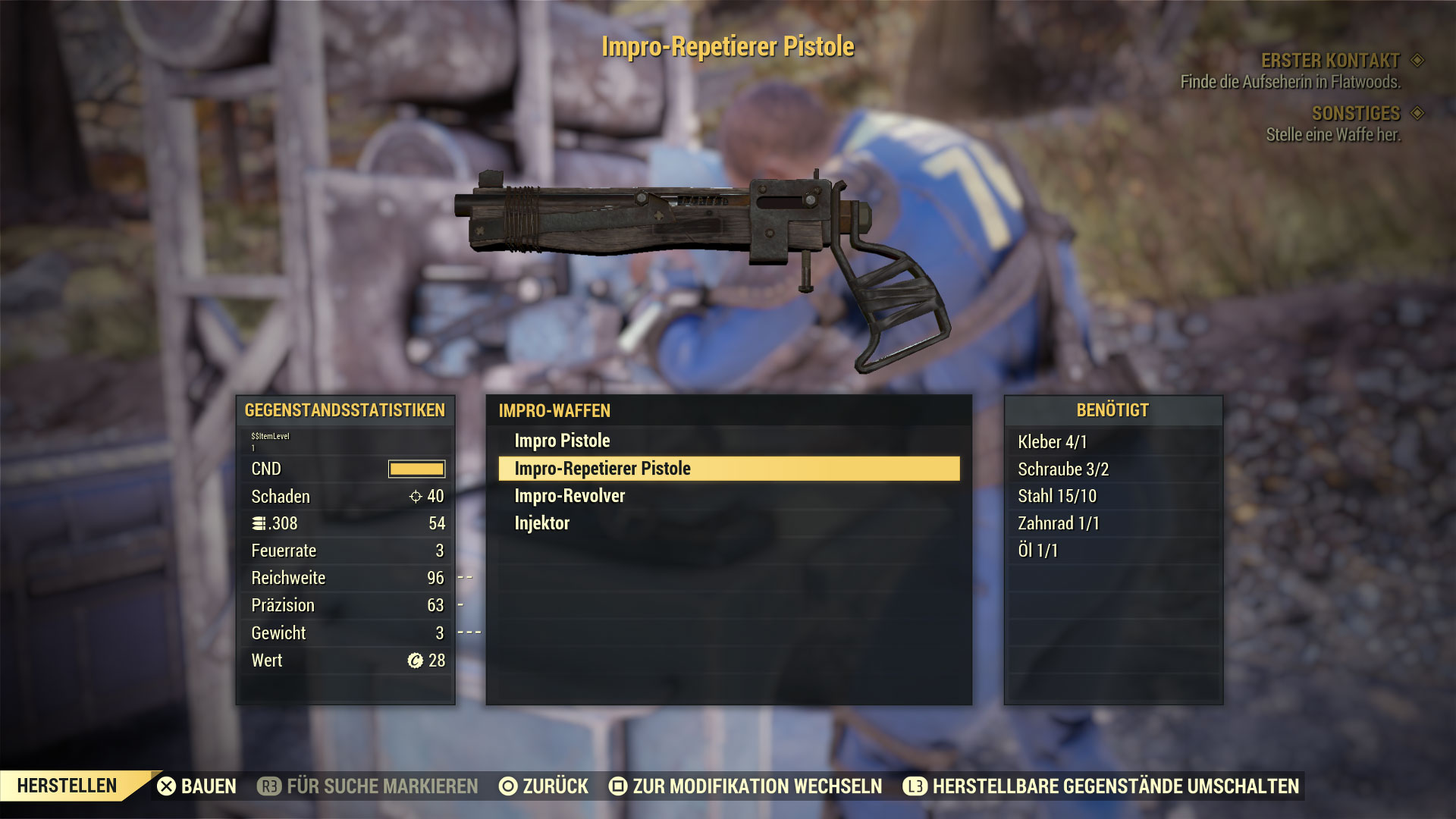Select the Impro-Revolver recipe

pyautogui.click(x=570, y=496)
